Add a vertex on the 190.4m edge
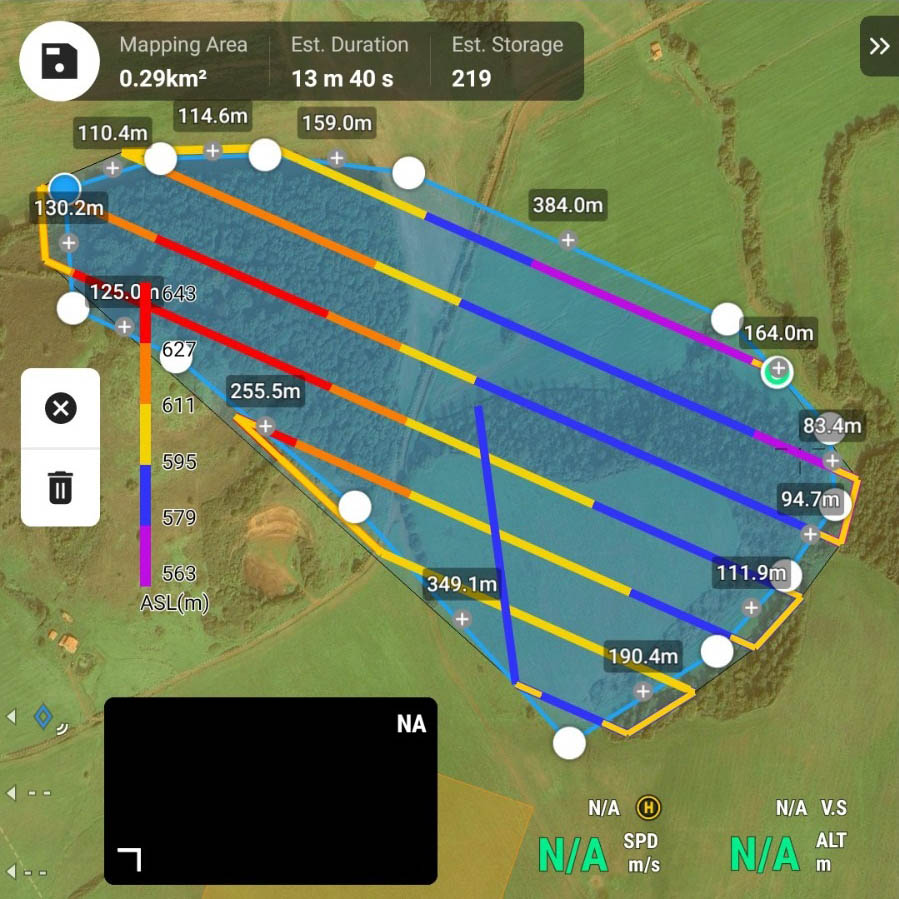The width and height of the screenshot is (899, 899). (643, 691)
